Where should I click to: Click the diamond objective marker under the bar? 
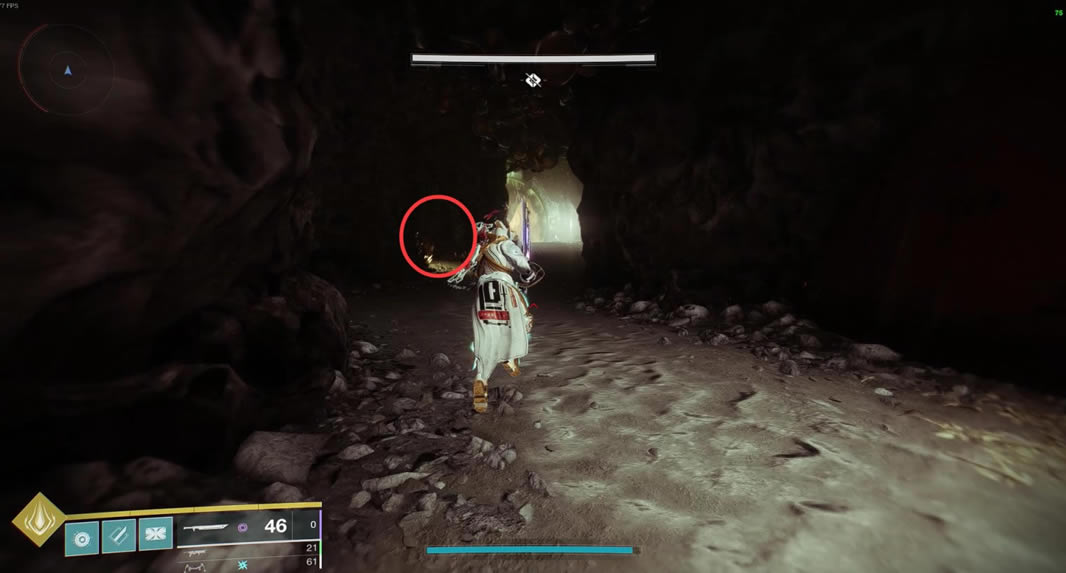click(x=533, y=80)
